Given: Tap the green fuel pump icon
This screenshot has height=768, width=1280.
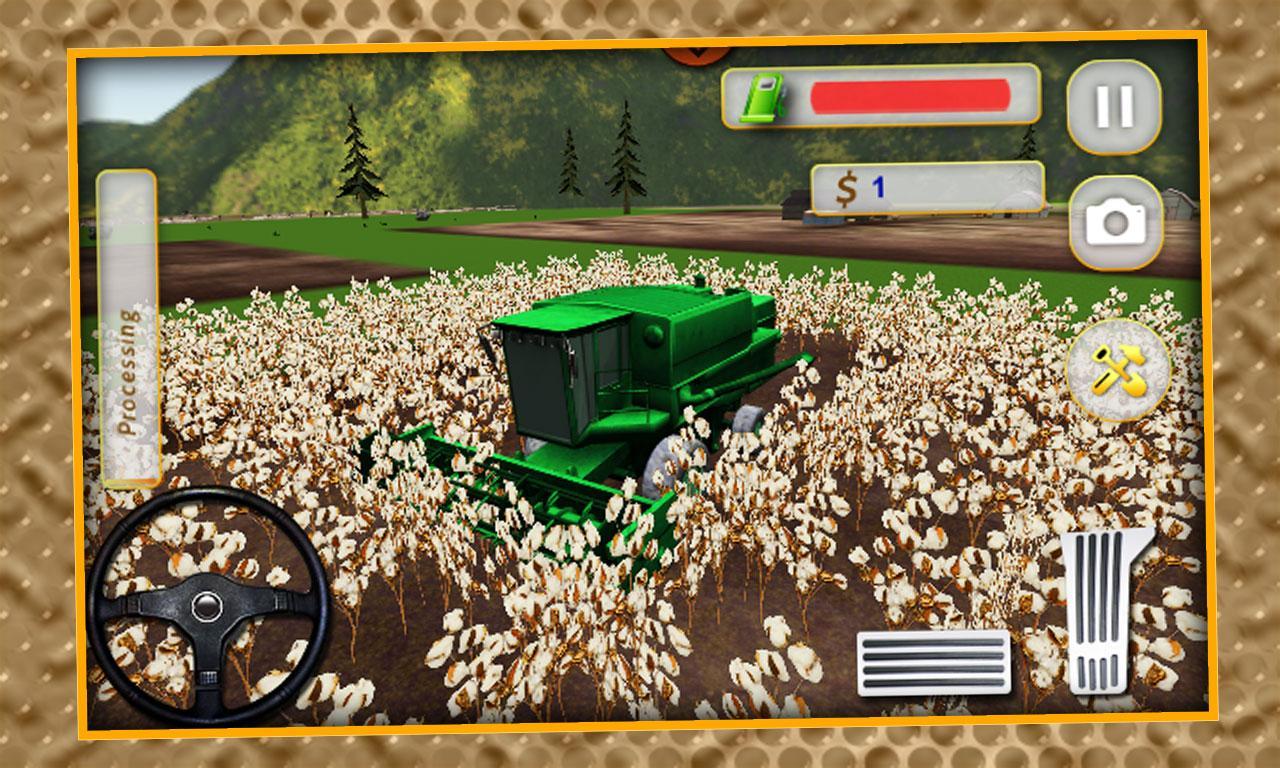Looking at the screenshot, I should tap(762, 97).
